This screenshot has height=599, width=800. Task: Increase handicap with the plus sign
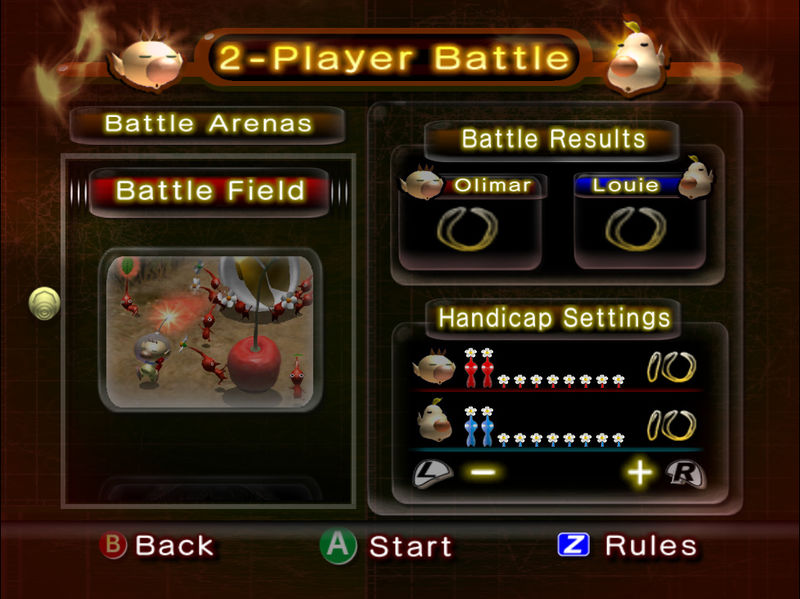pos(640,472)
